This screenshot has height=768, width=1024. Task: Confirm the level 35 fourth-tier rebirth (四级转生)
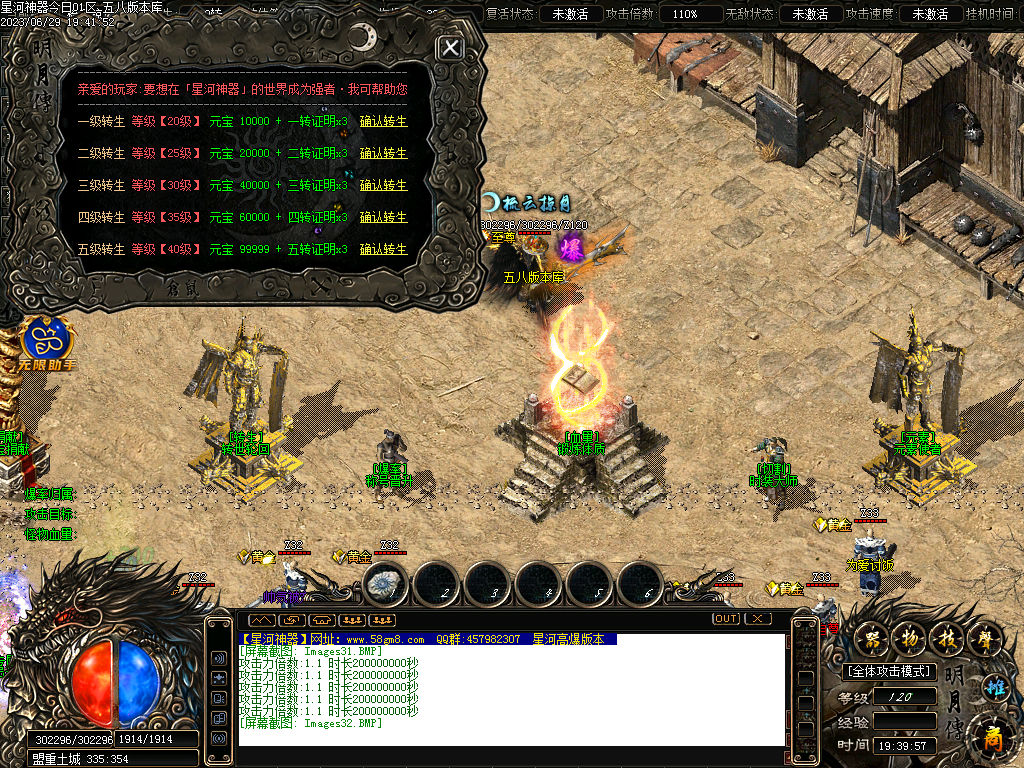pyautogui.click(x=383, y=218)
